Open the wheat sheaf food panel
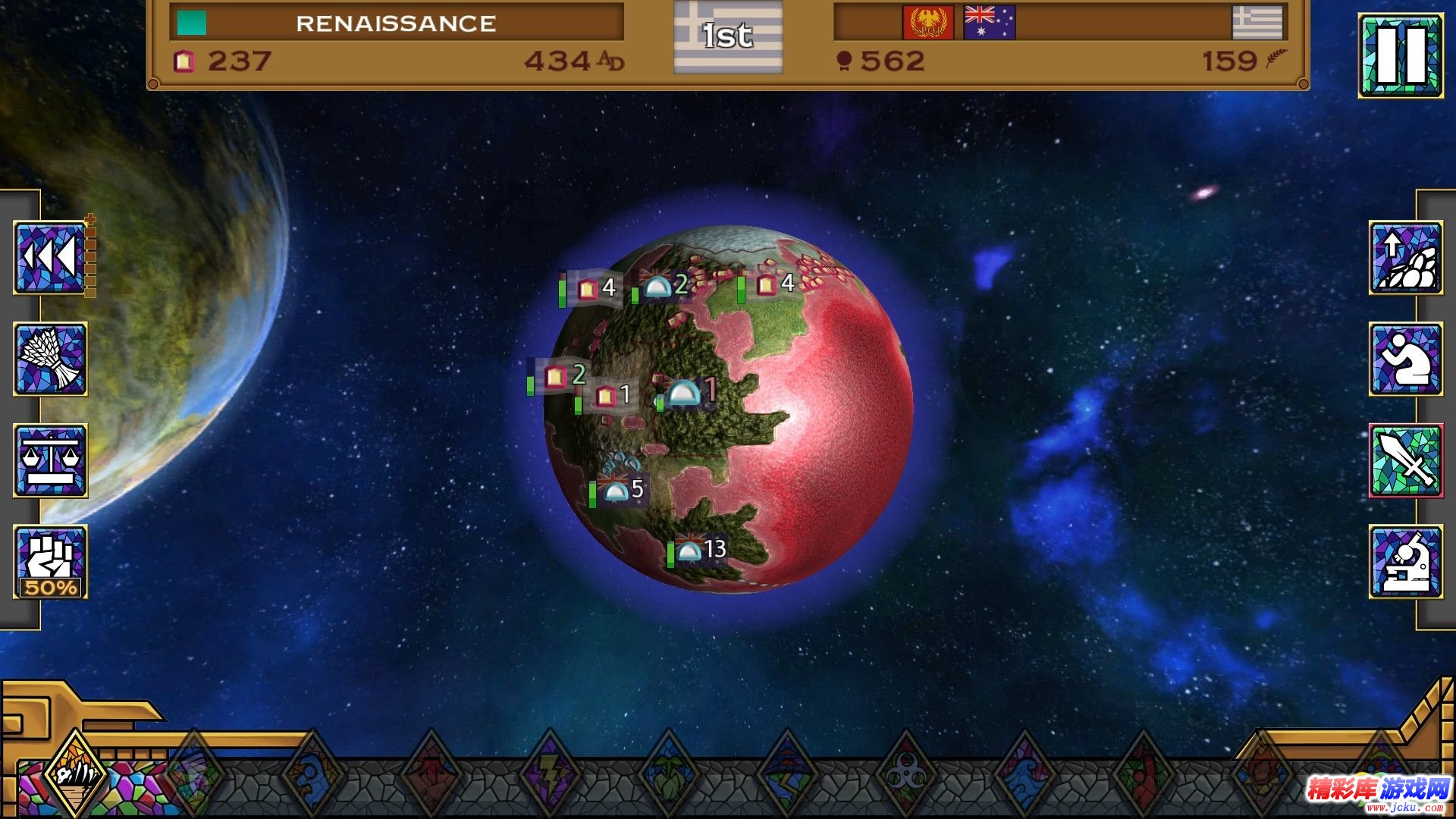The image size is (1456, 819). [50, 359]
